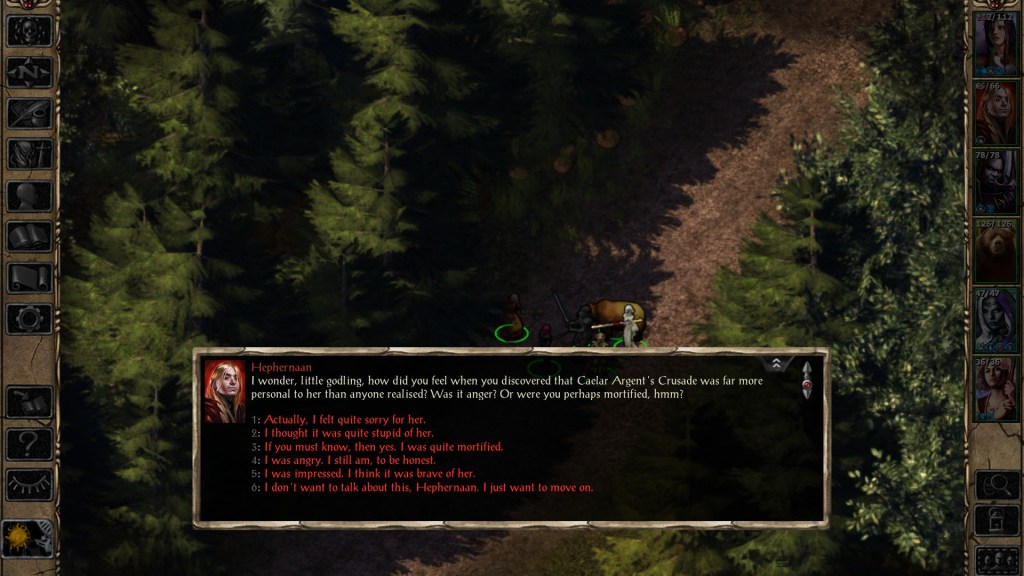Screen dimensions: 1024x576
Task: Open the inventory screen button
Action: click(x=29, y=154)
